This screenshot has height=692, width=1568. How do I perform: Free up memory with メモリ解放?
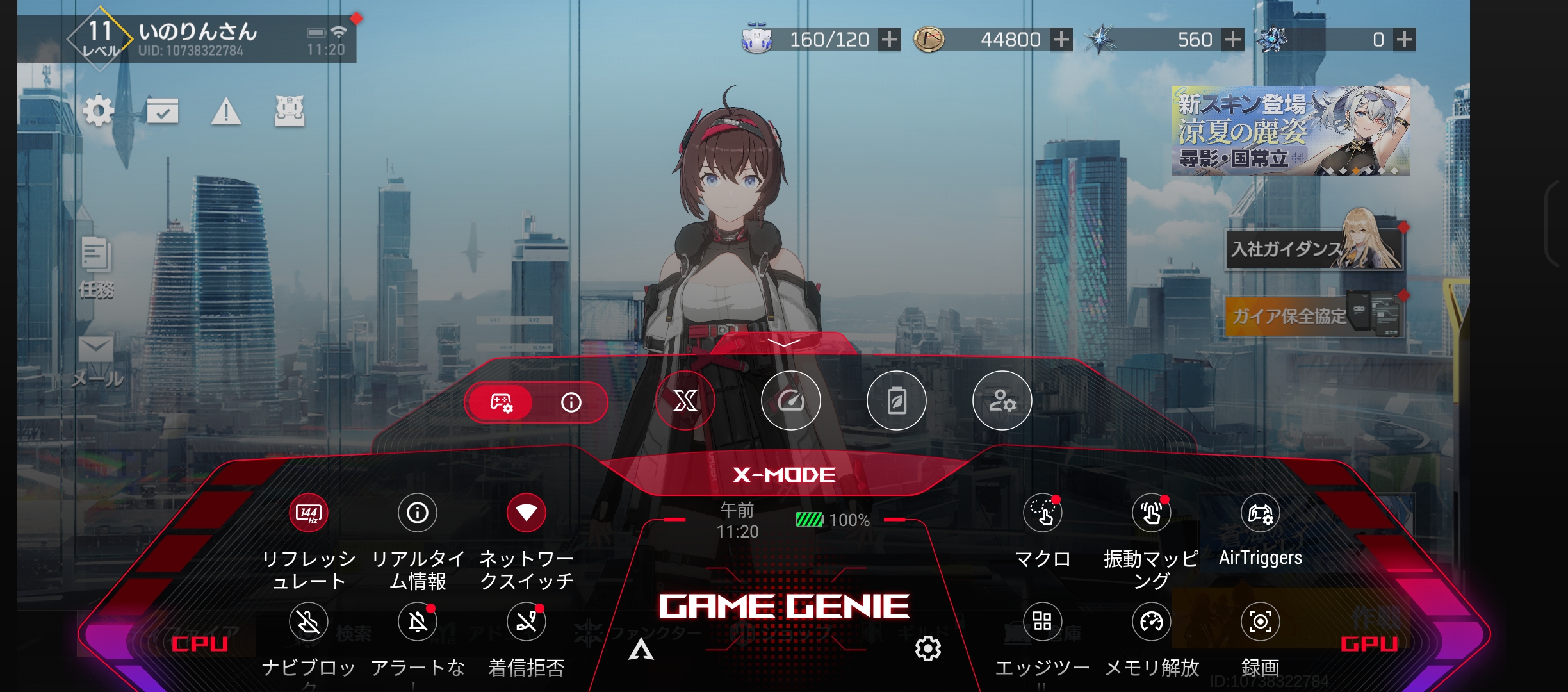tap(1151, 622)
